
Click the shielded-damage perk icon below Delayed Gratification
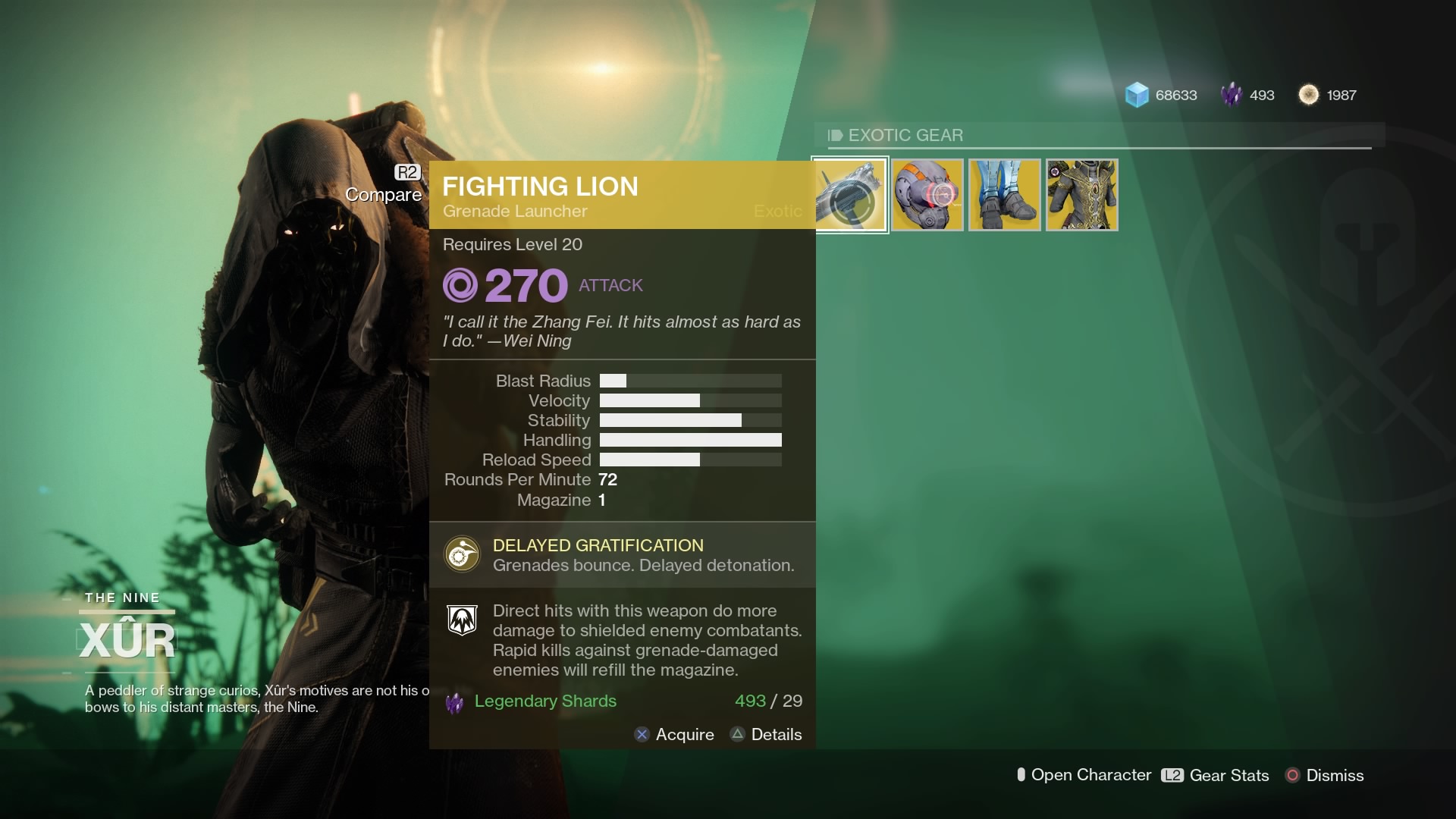point(462,620)
